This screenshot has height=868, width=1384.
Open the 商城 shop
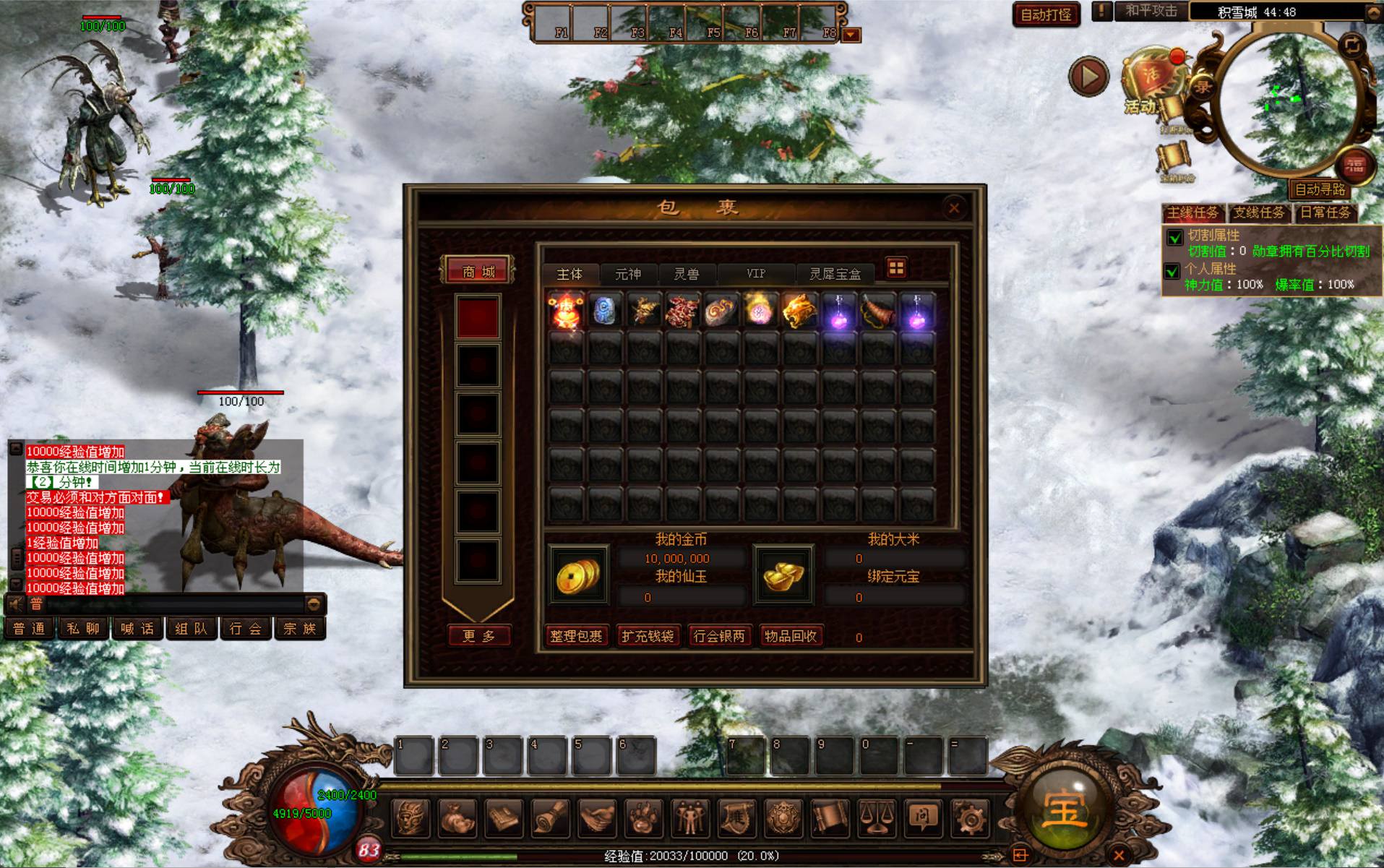click(478, 272)
